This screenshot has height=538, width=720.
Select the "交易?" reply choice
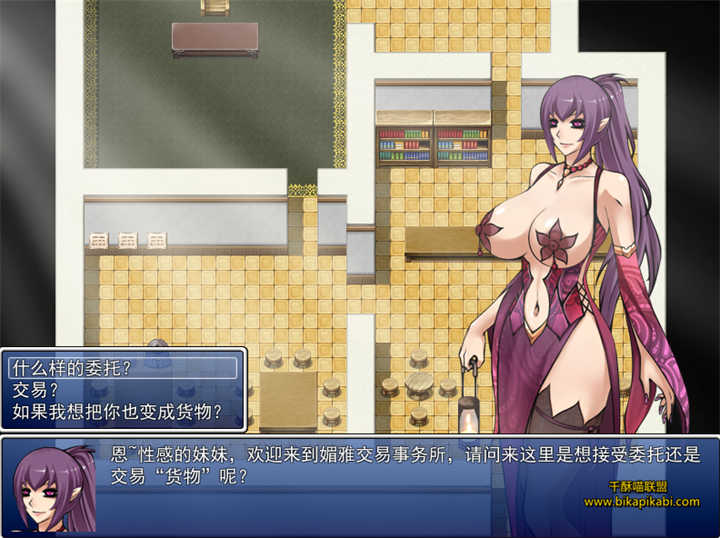[36, 389]
